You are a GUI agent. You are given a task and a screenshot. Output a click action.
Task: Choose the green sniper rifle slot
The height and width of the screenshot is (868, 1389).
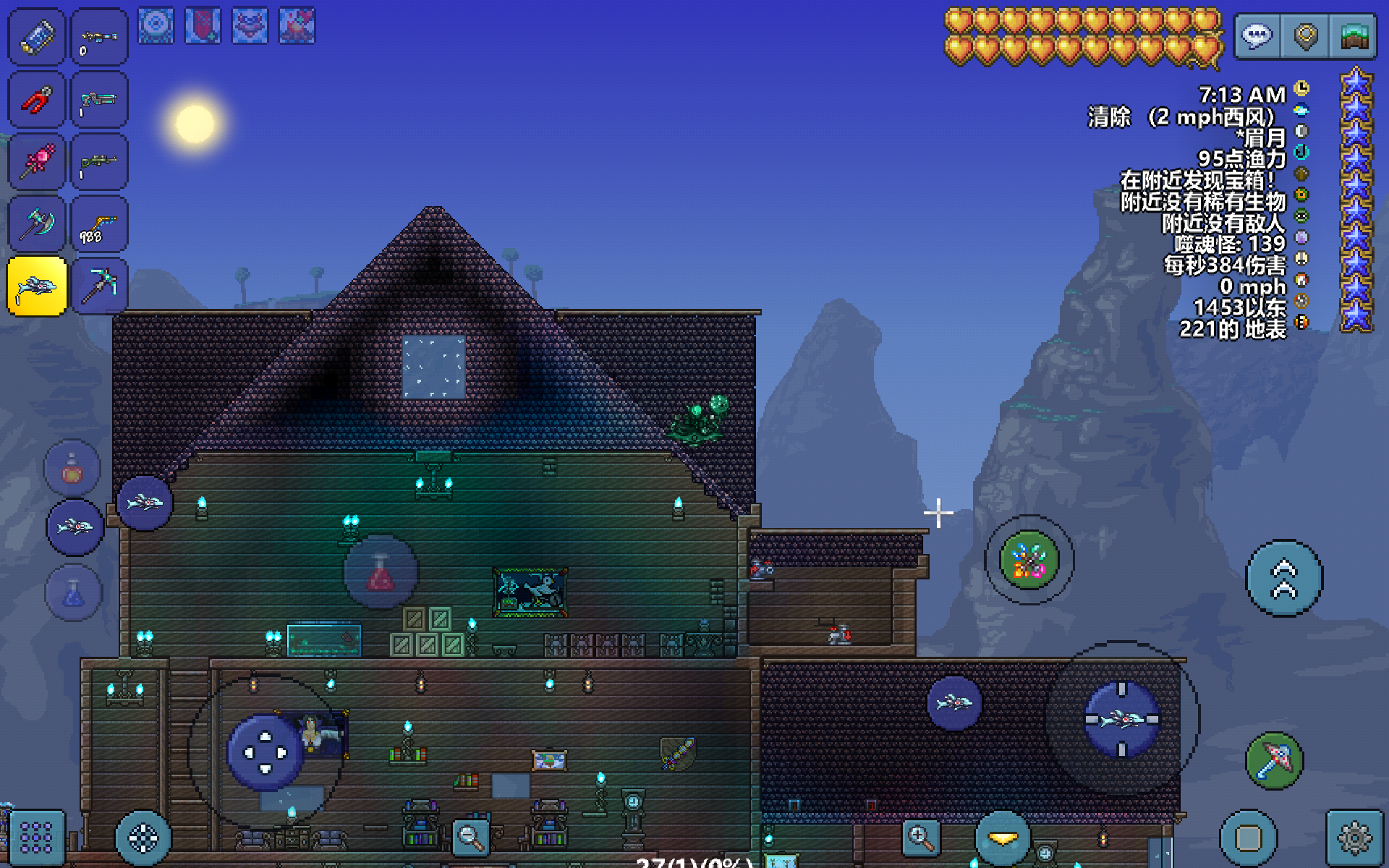click(x=100, y=162)
